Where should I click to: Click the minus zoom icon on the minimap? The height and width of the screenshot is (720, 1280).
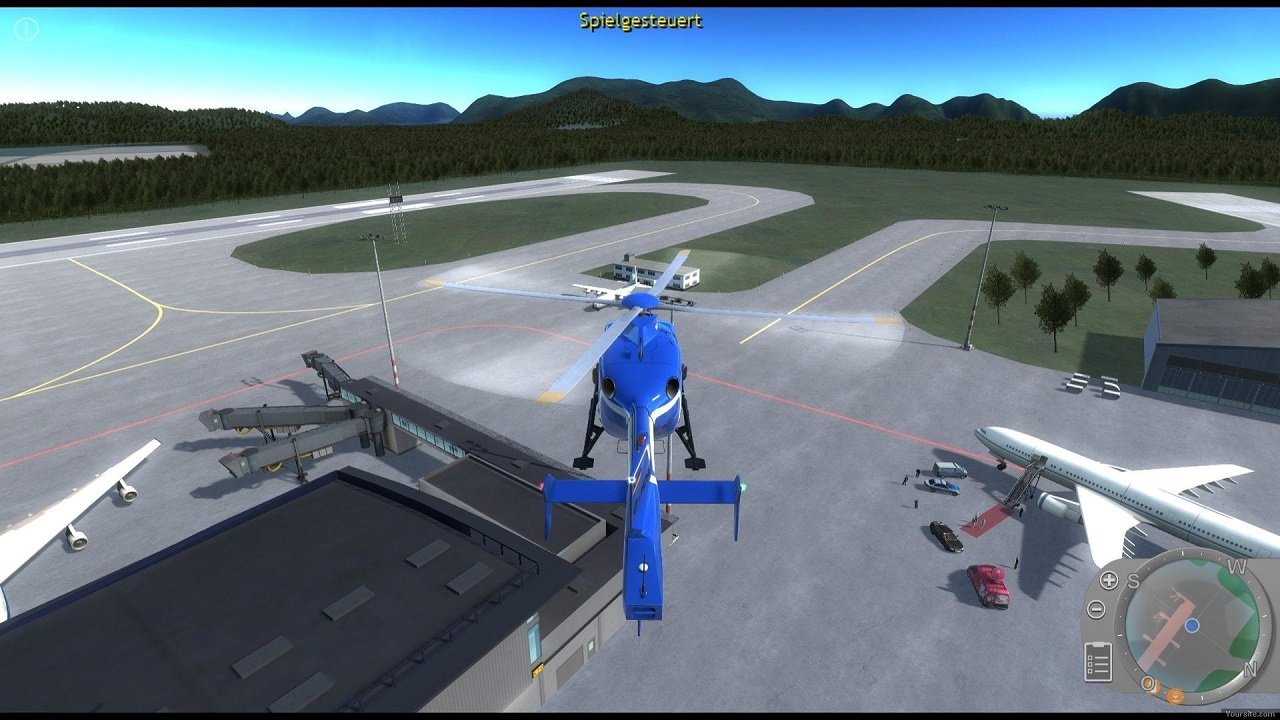[x=1097, y=607]
